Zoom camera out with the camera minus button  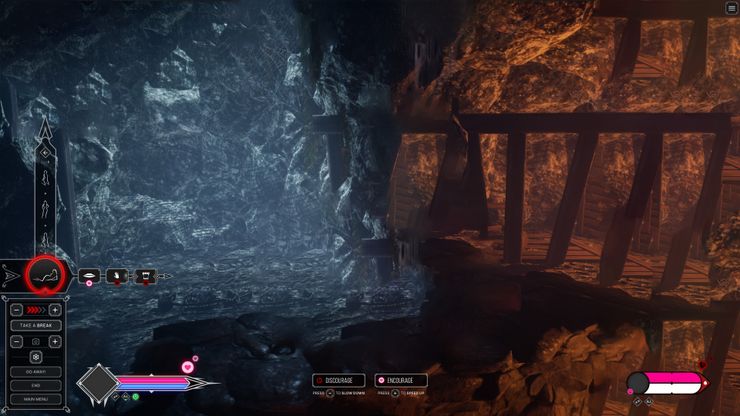(18, 341)
